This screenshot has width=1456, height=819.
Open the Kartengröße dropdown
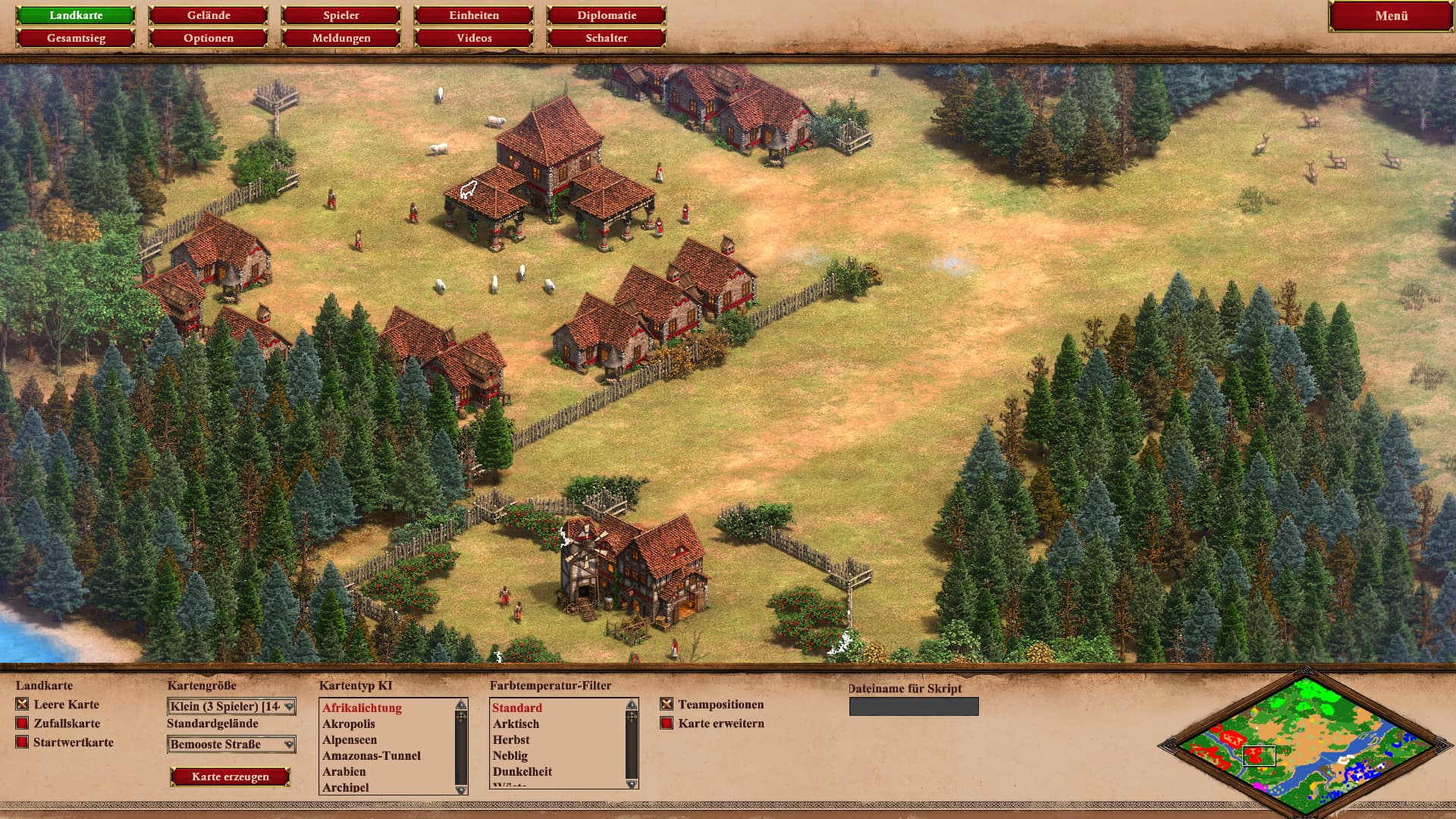point(231,707)
